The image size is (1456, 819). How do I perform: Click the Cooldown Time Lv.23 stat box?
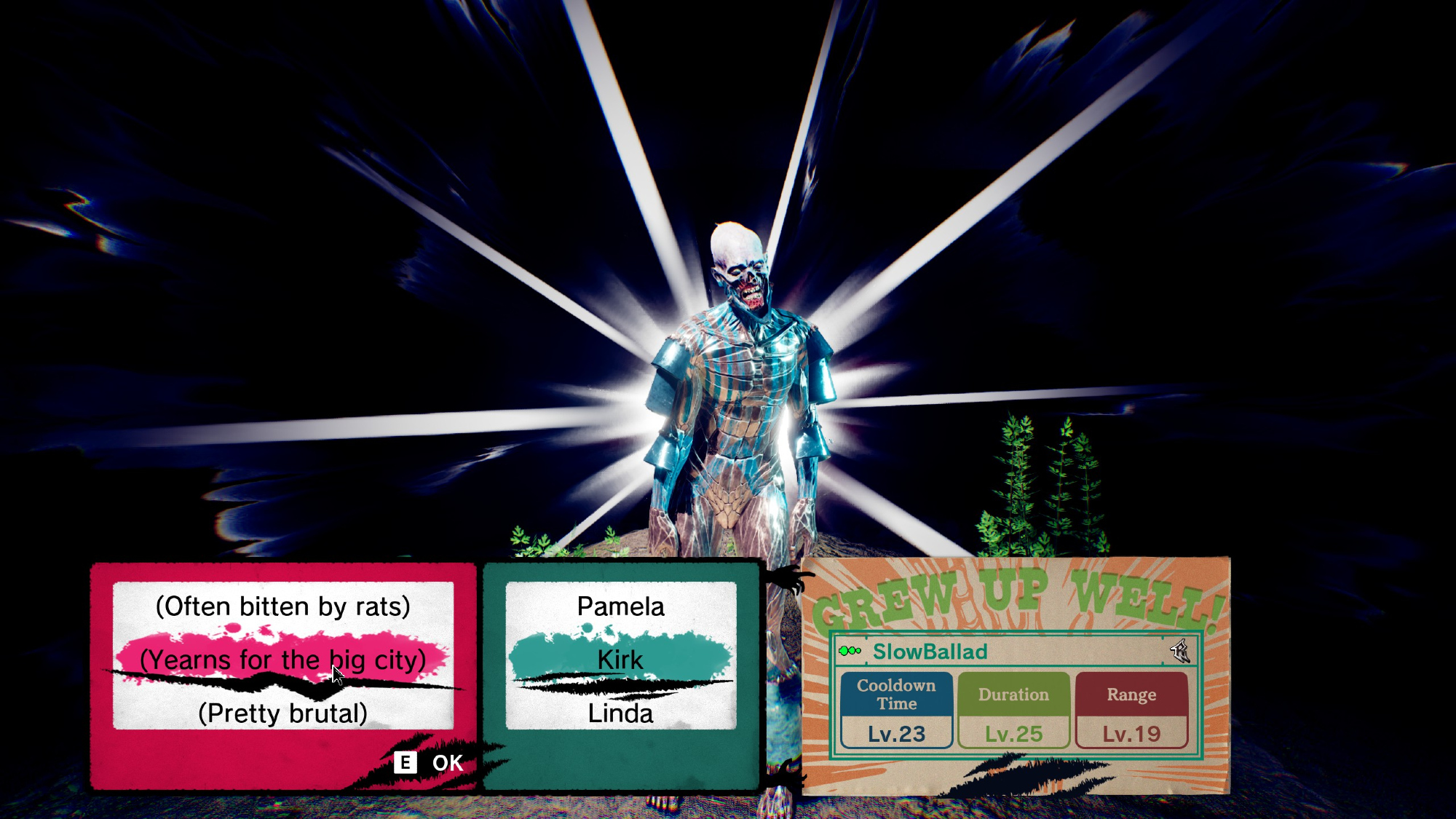(896, 711)
